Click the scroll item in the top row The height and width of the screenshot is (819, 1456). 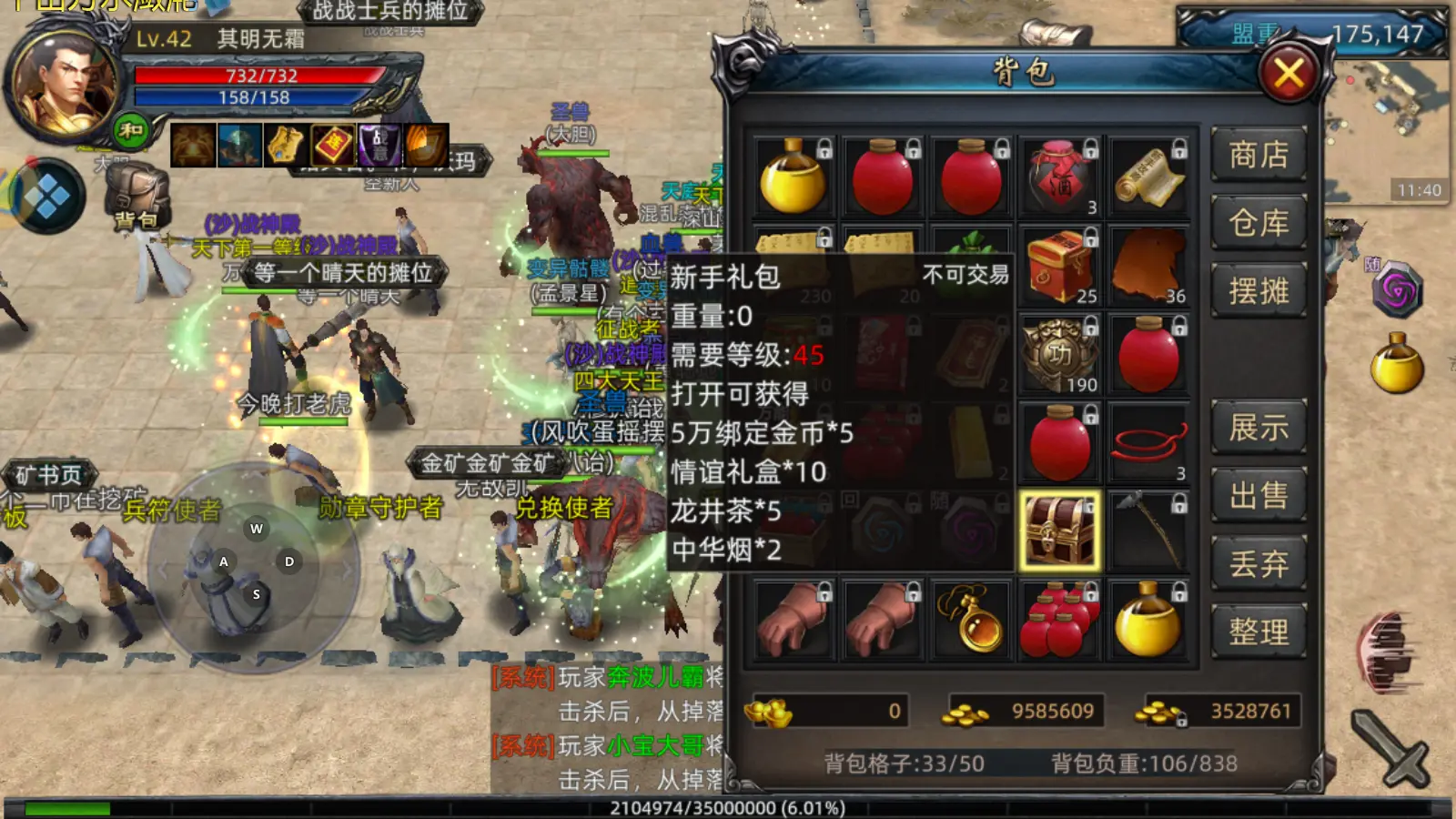click(1149, 175)
